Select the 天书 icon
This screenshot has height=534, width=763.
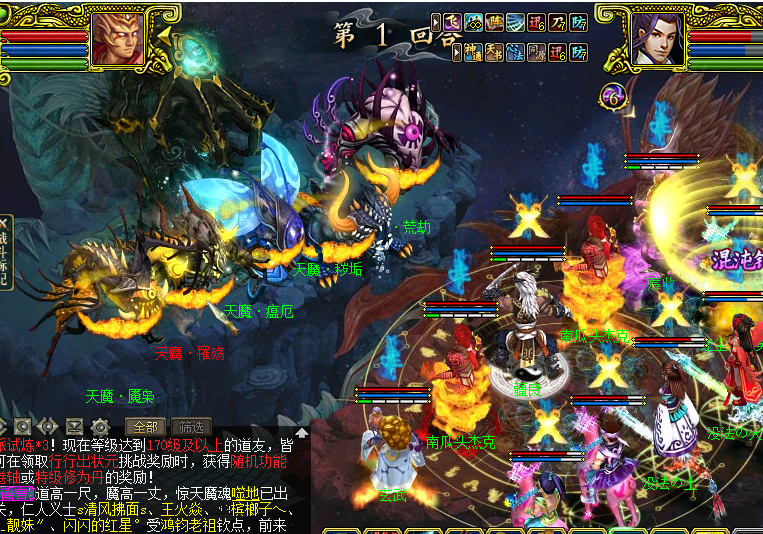click(x=494, y=51)
